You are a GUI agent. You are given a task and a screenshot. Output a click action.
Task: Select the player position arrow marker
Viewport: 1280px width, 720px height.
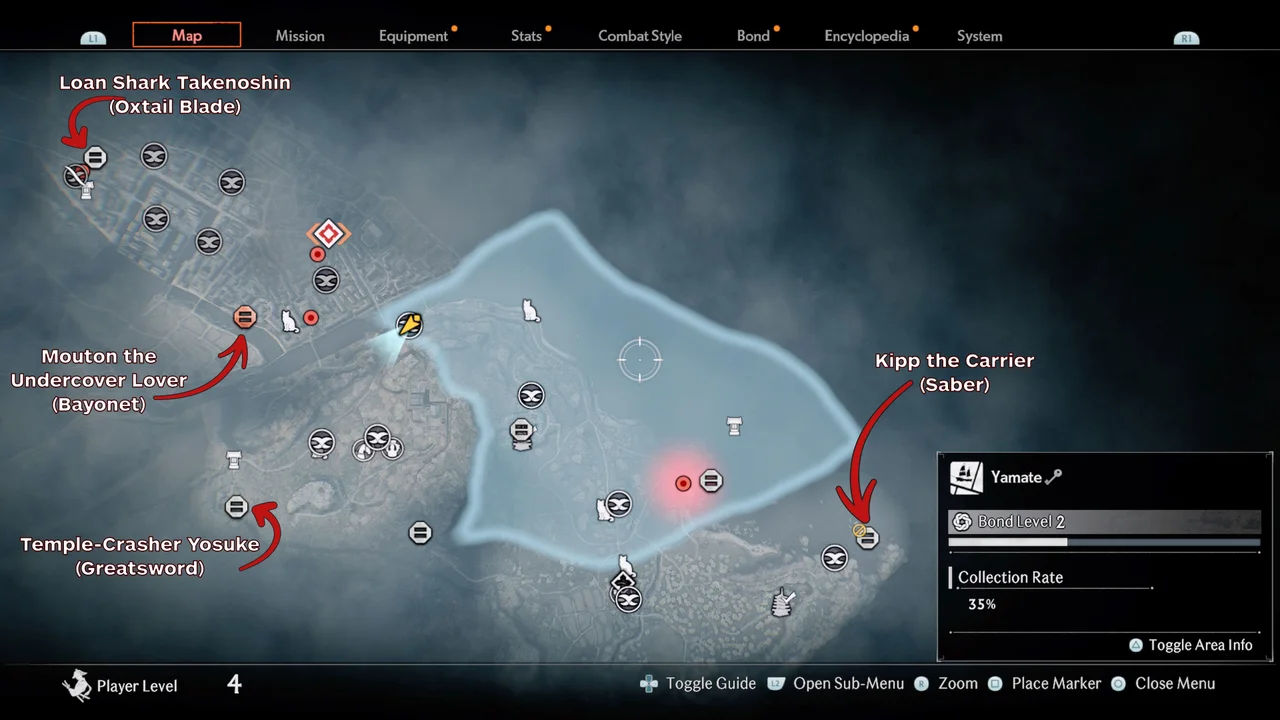click(409, 324)
